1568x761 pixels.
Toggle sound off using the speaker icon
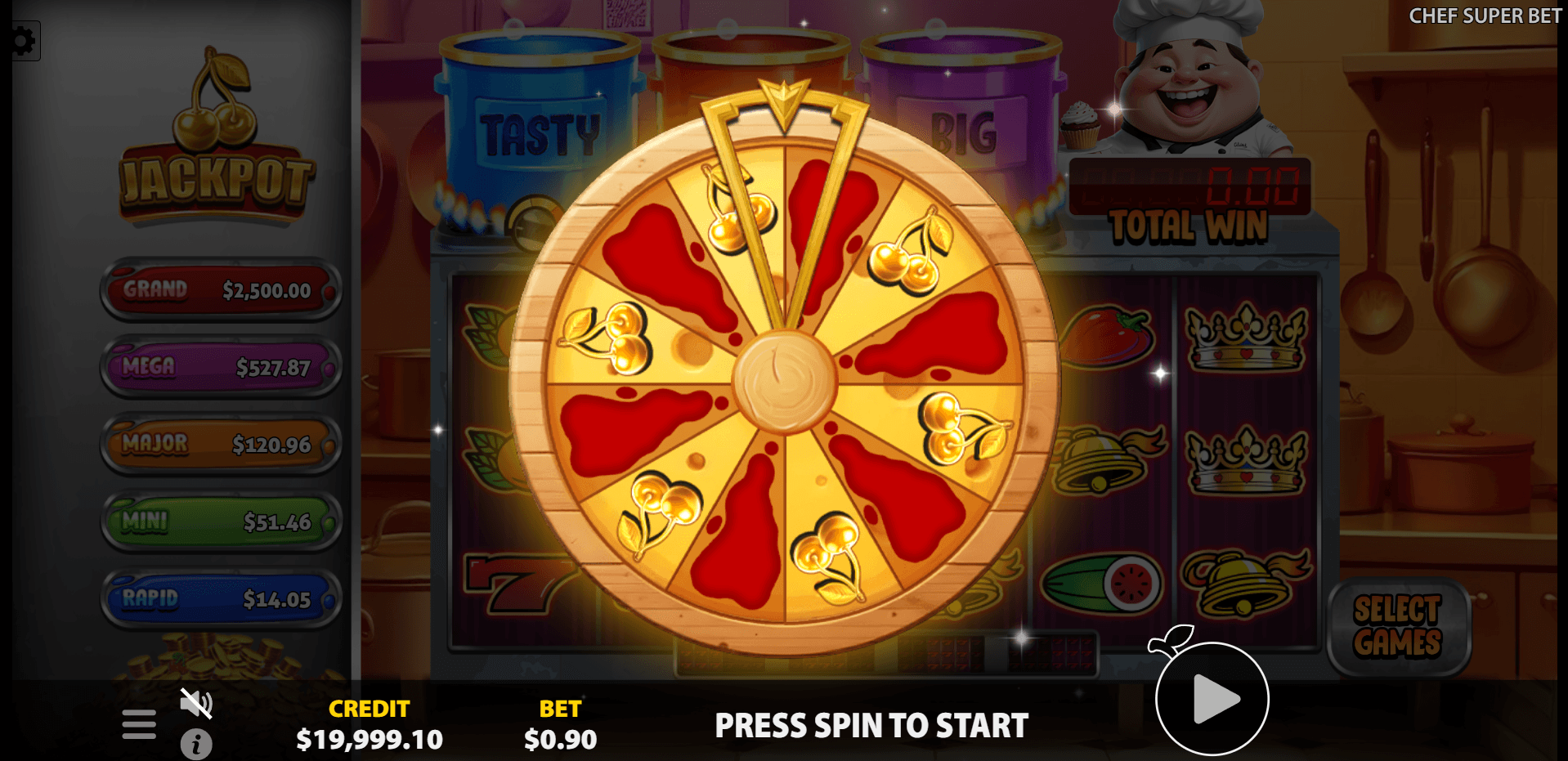(x=196, y=701)
